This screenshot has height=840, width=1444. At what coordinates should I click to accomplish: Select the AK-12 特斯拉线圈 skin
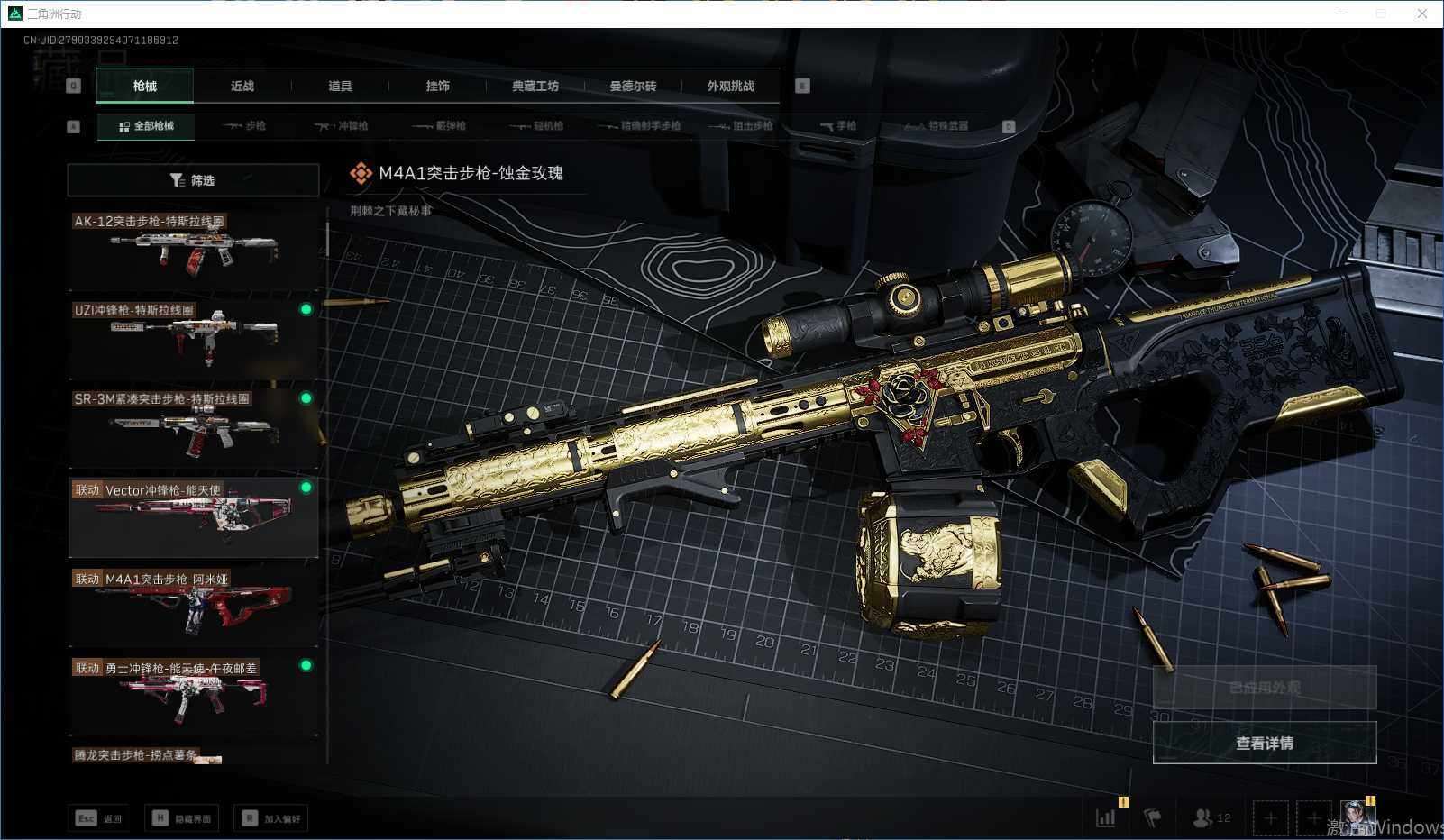(193, 249)
